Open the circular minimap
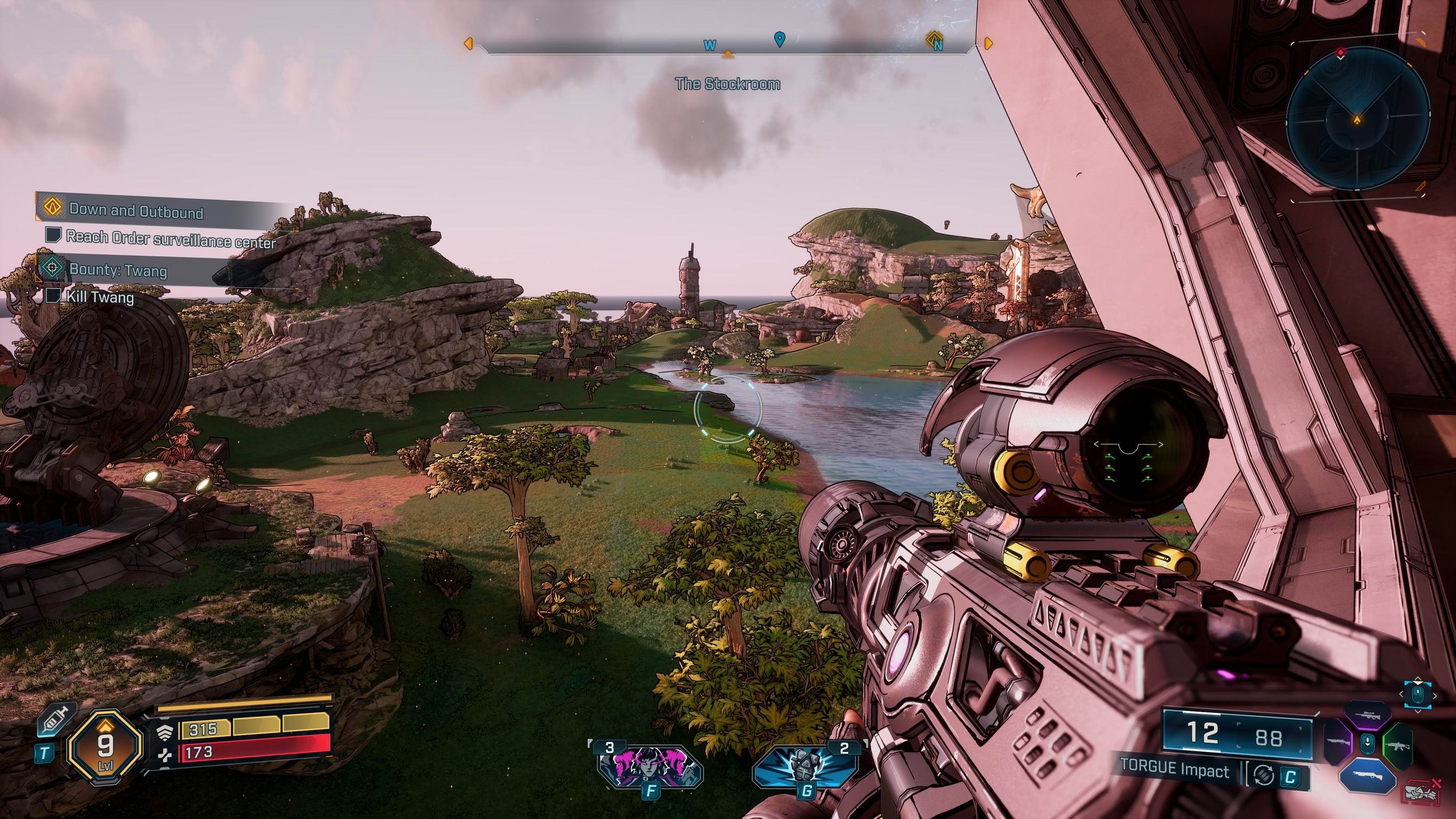Viewport: 1456px width, 819px height. 1357,119
